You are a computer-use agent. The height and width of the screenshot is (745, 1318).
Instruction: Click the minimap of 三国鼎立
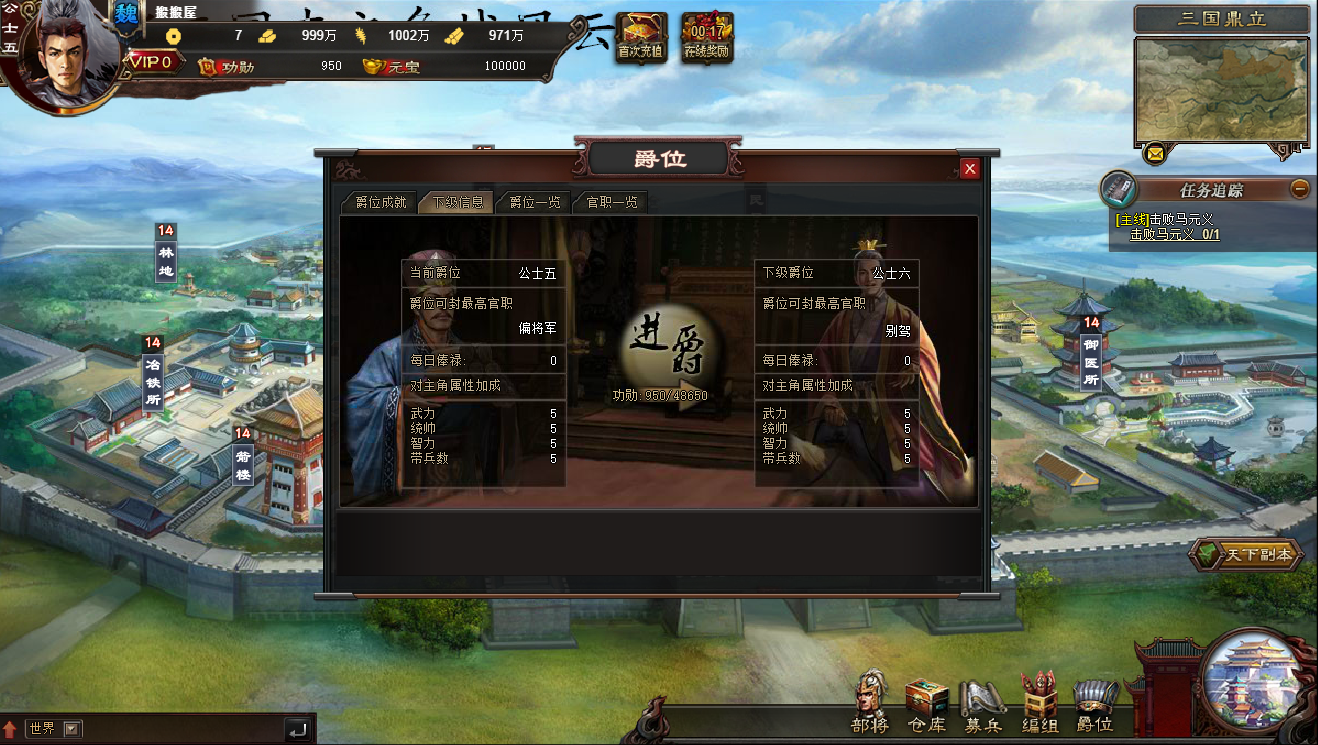coord(1221,91)
